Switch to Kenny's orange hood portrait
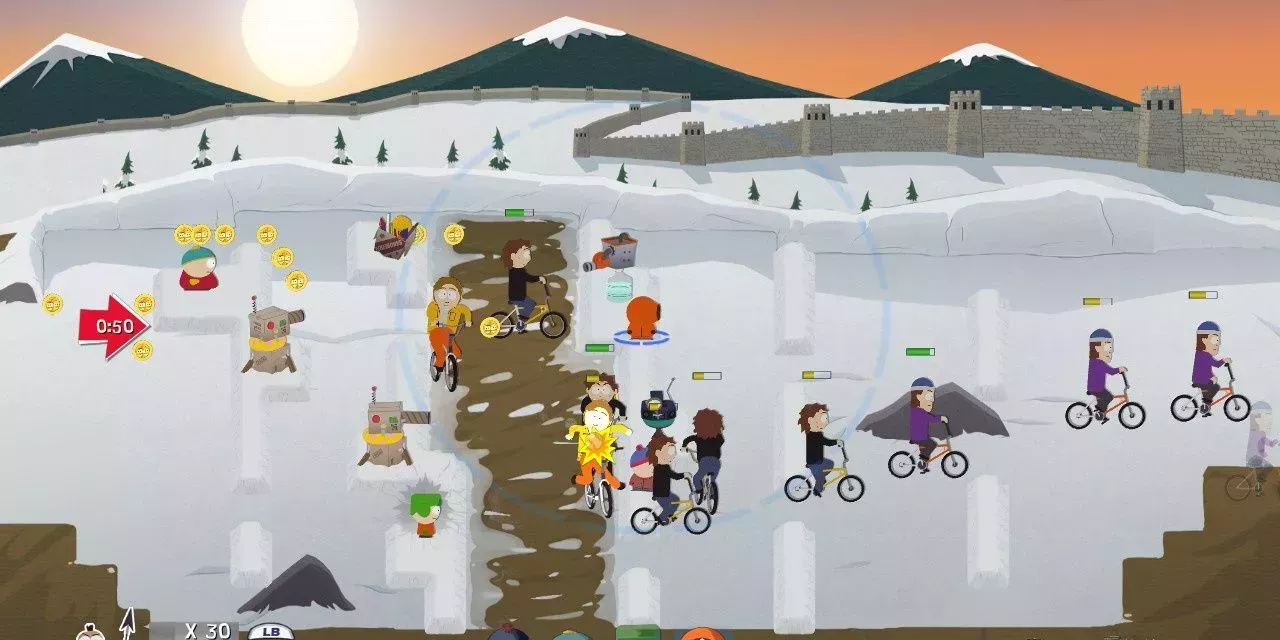 (702, 634)
